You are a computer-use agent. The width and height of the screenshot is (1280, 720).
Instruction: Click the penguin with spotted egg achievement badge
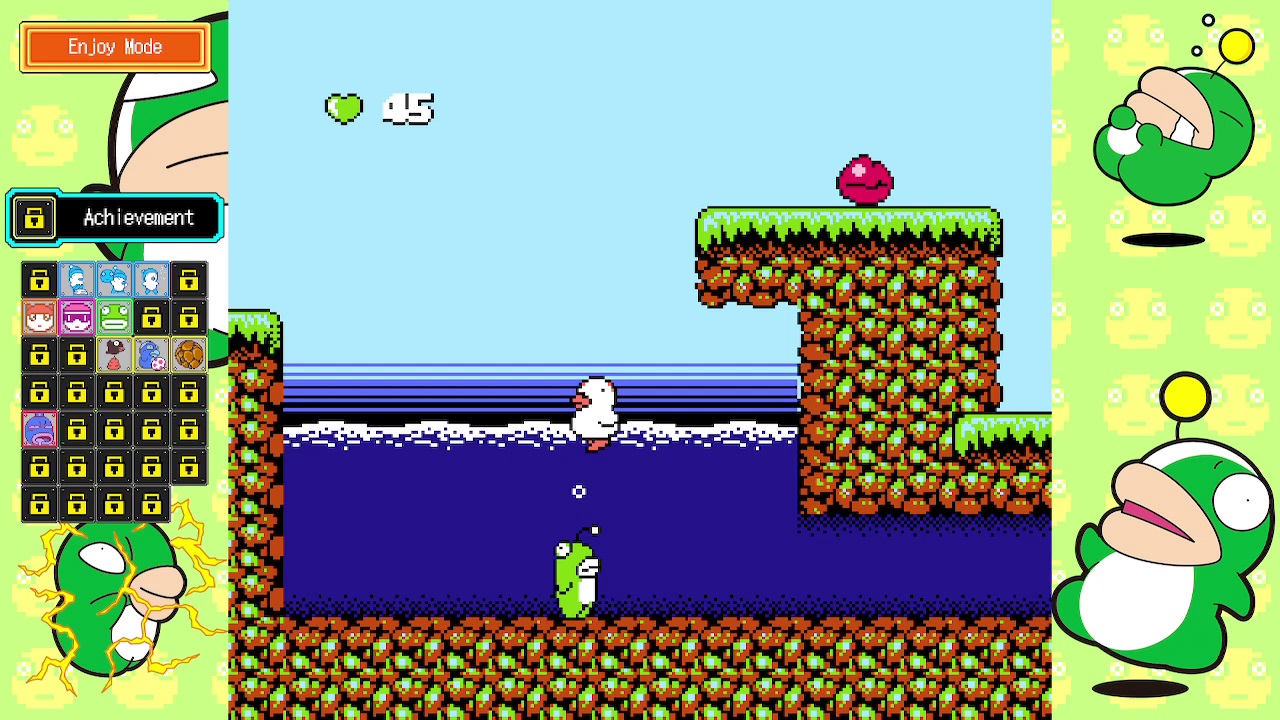[151, 355]
